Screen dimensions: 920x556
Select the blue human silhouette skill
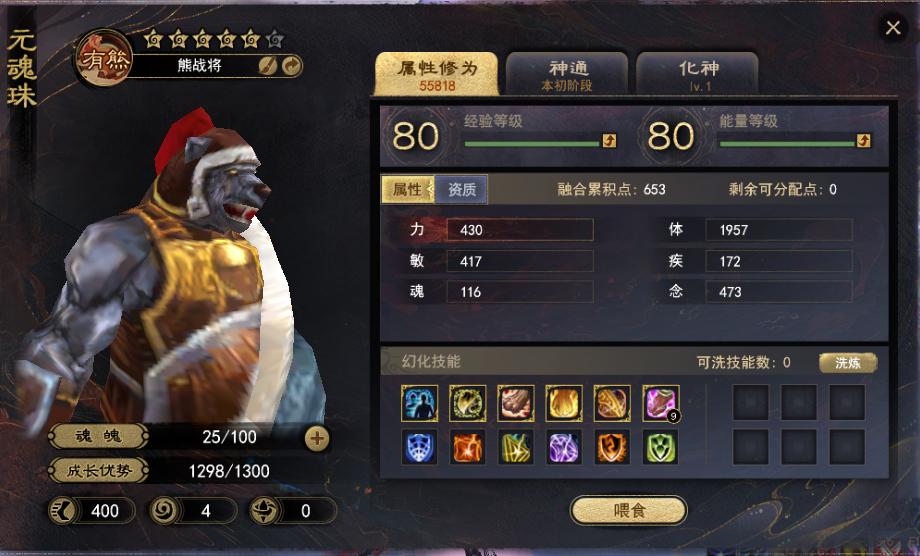pos(419,403)
